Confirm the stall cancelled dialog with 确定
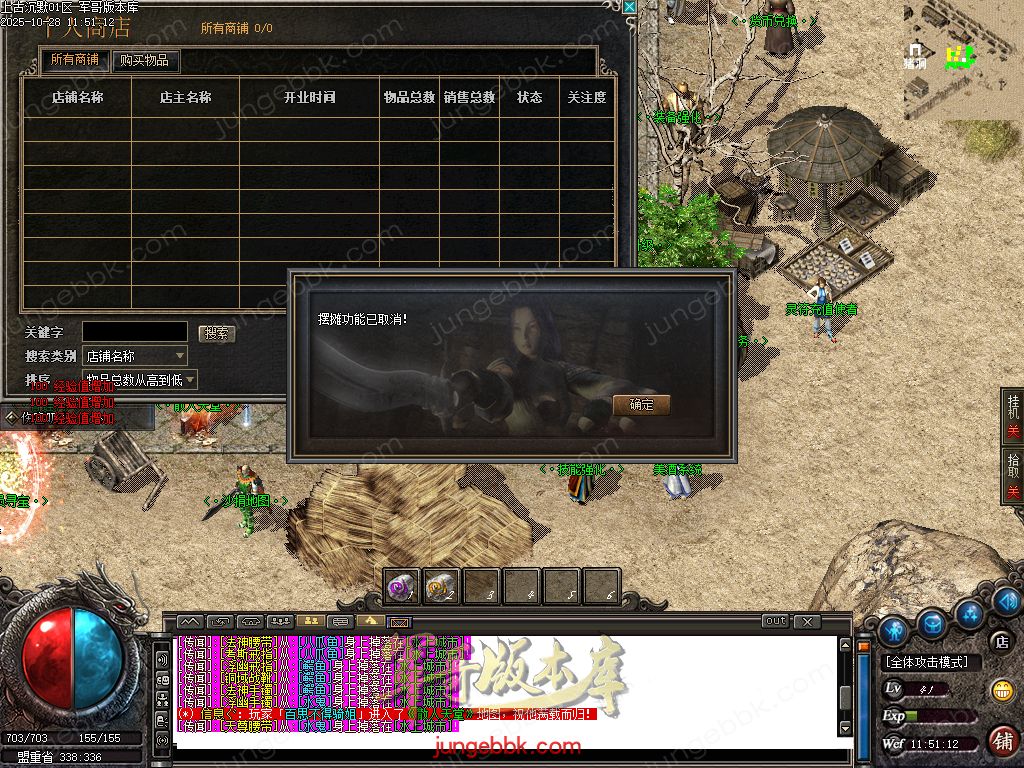This screenshot has width=1024, height=768. pyautogui.click(x=641, y=405)
